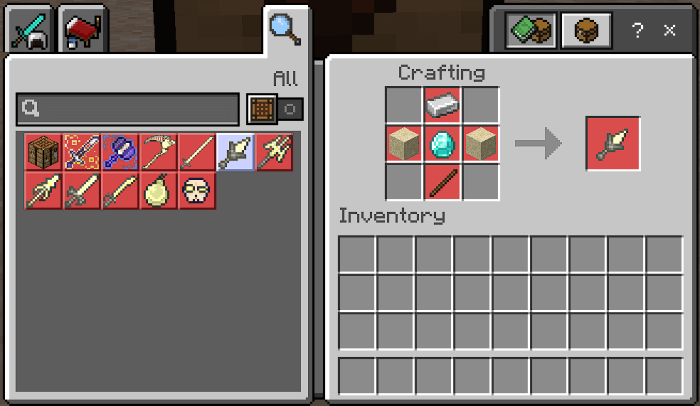This screenshot has height=406, width=700.
Task: Click the iron ingot crafting slot
Action: point(443,105)
